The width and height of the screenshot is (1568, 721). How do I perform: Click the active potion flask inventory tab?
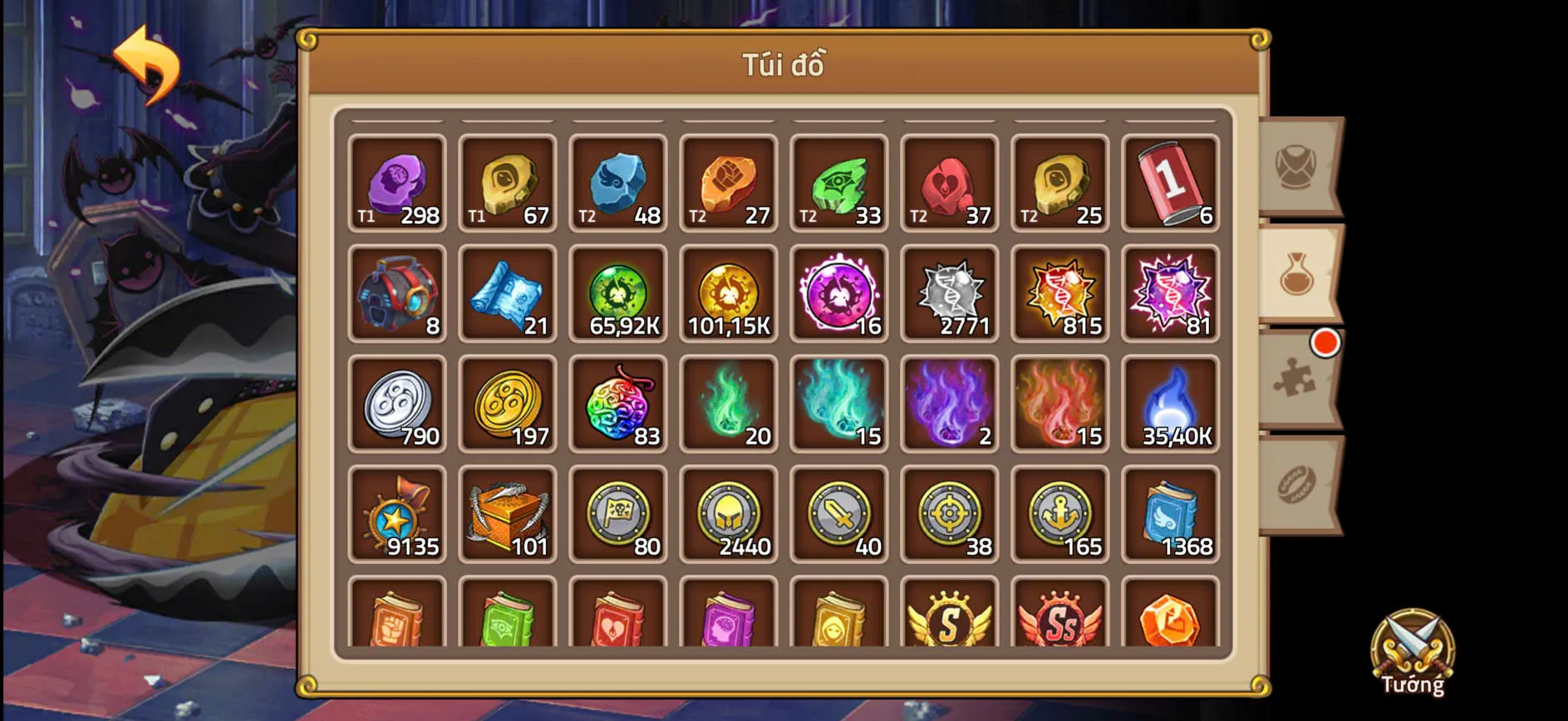click(1297, 277)
